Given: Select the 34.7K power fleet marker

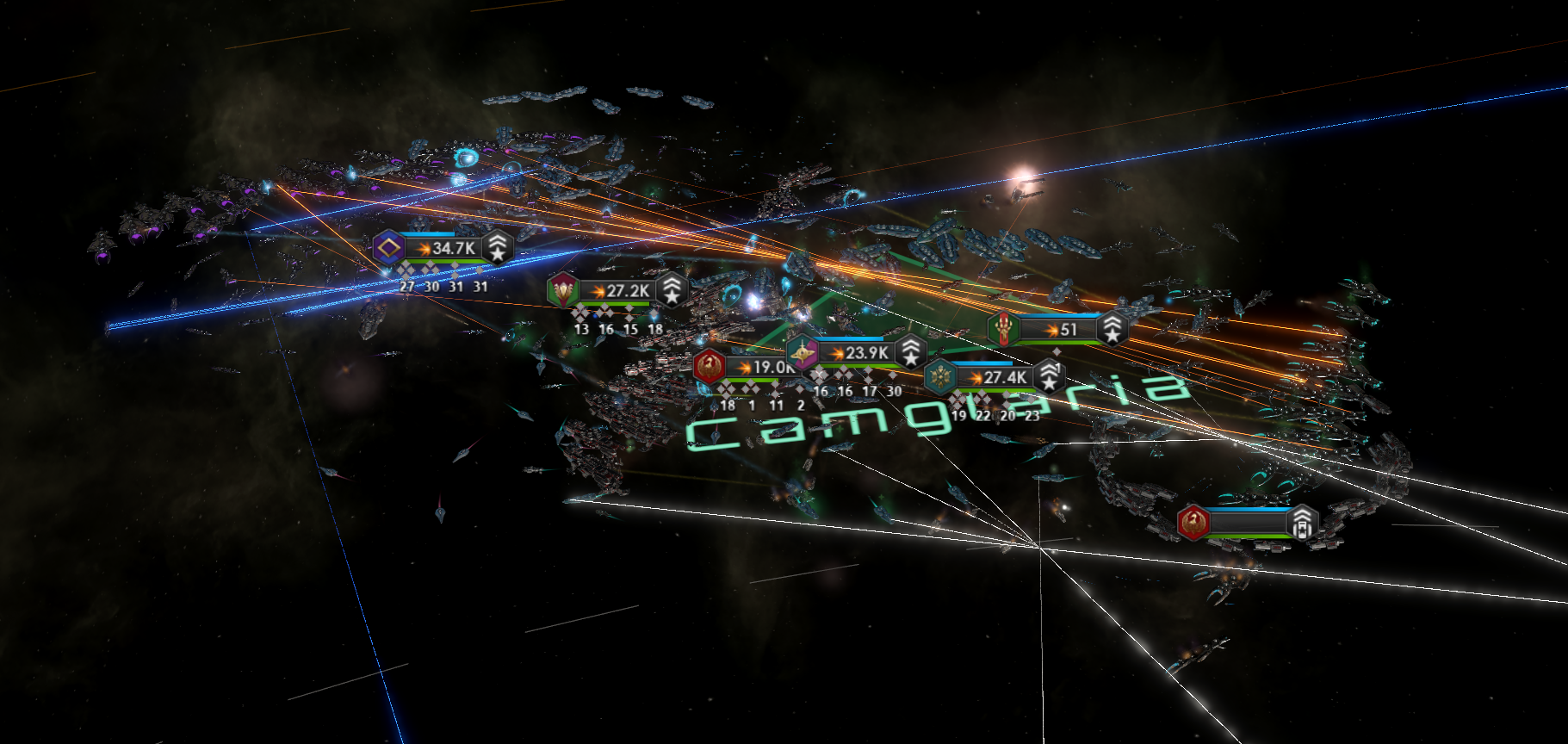Looking at the screenshot, I should click(443, 248).
